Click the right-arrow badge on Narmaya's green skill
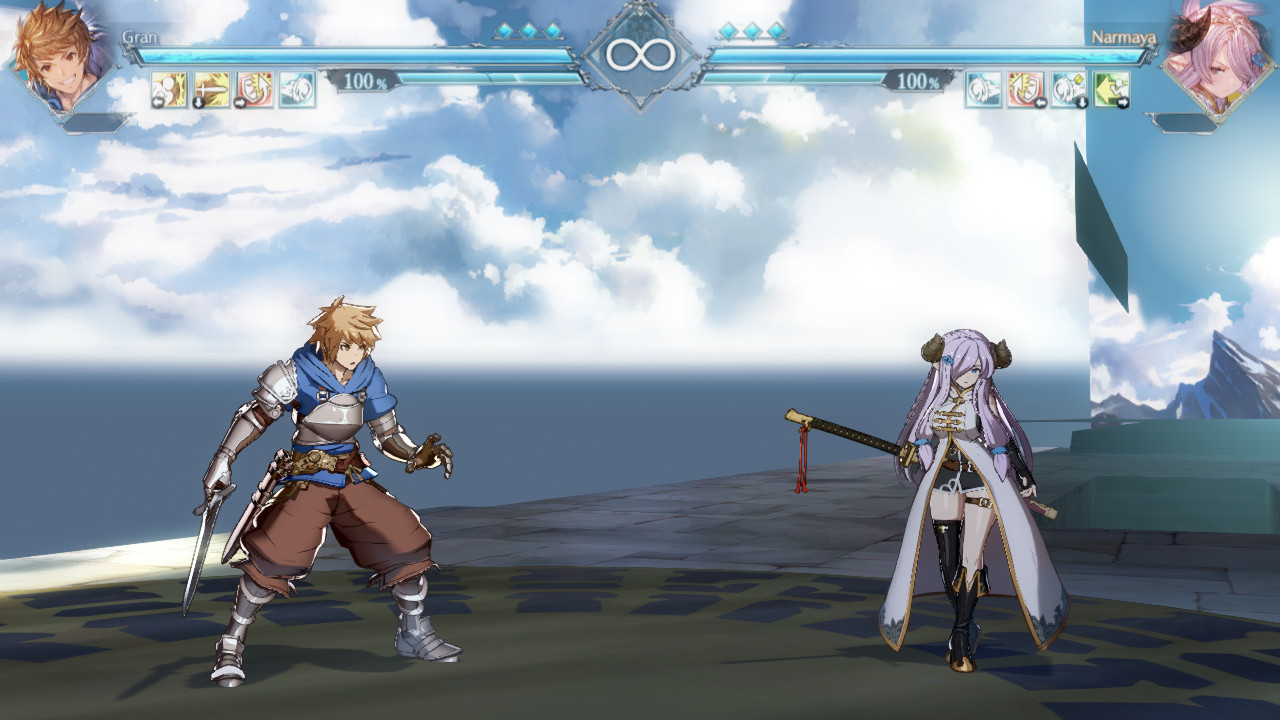1280x720 pixels. [x=1125, y=101]
